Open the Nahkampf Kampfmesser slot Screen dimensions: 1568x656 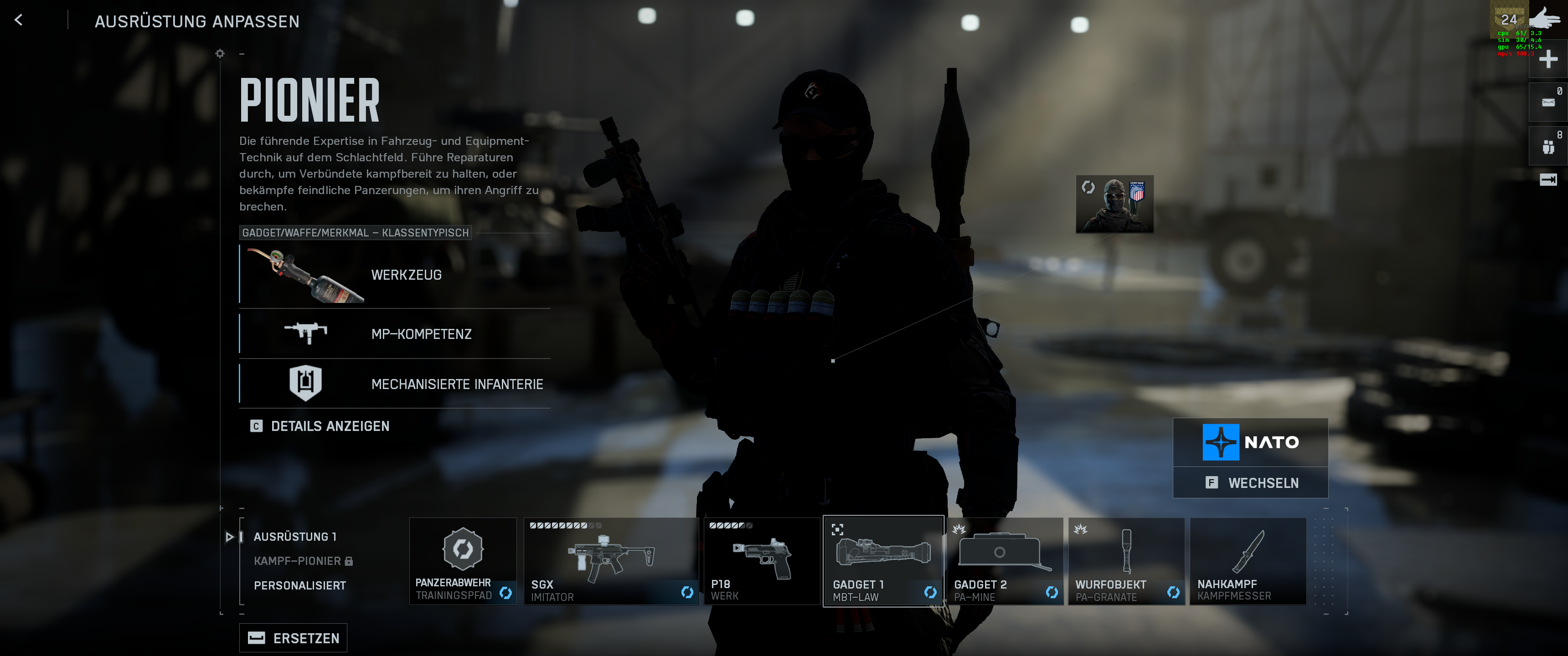tap(1248, 560)
